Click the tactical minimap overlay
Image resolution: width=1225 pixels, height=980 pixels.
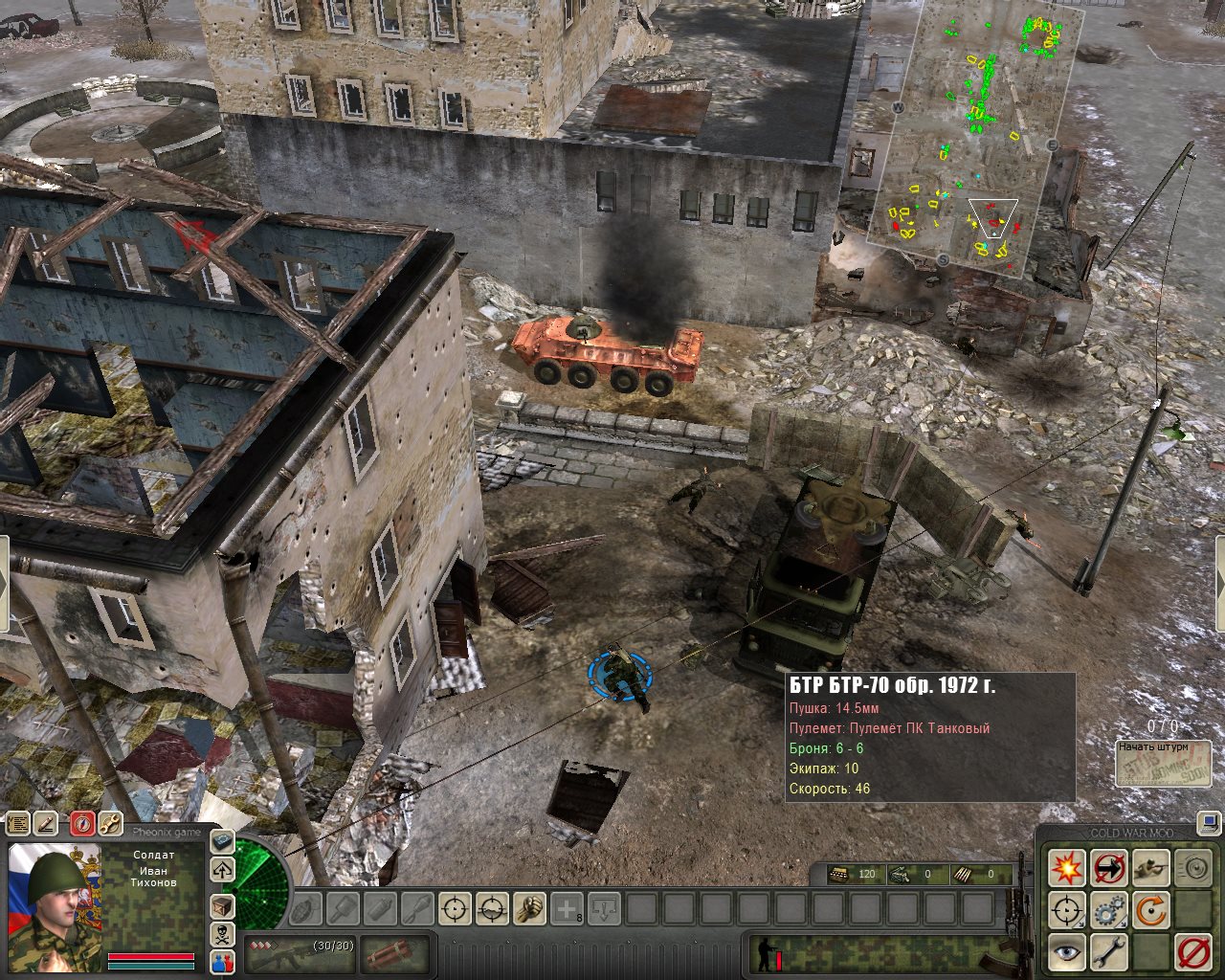tap(976, 134)
